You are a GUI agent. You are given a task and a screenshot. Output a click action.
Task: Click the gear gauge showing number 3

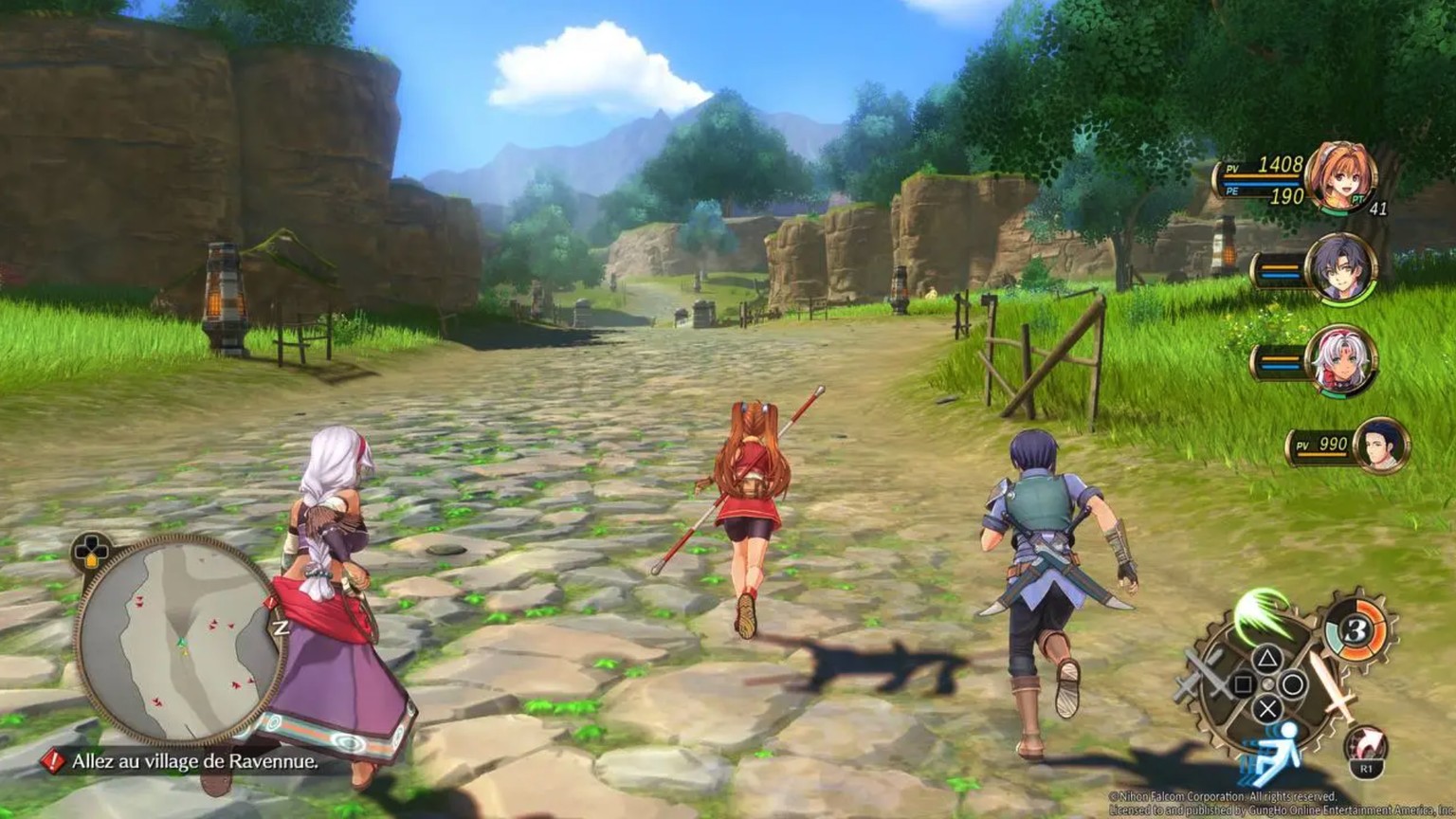[1356, 629]
